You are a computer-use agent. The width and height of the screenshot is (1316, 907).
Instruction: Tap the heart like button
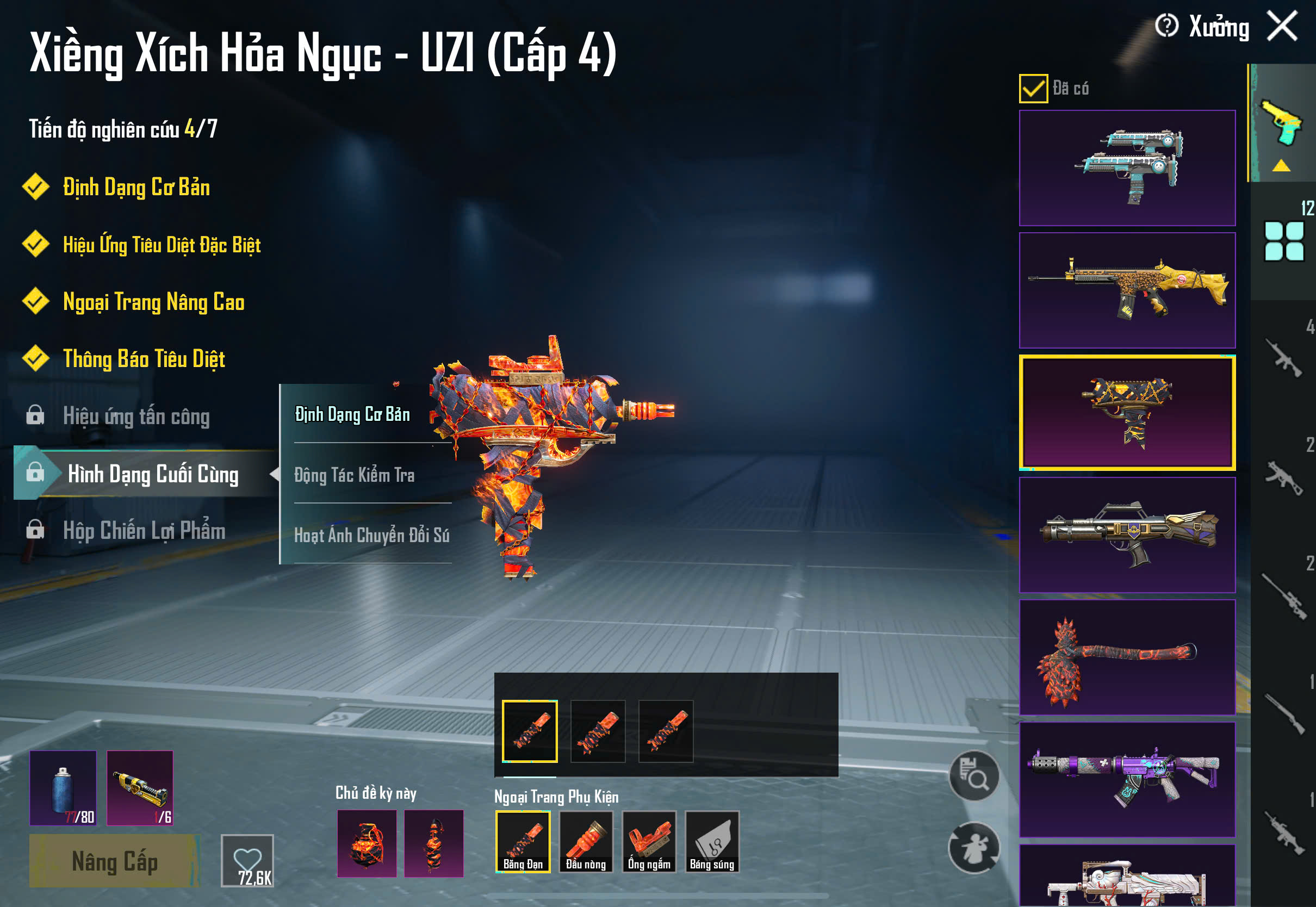247,860
